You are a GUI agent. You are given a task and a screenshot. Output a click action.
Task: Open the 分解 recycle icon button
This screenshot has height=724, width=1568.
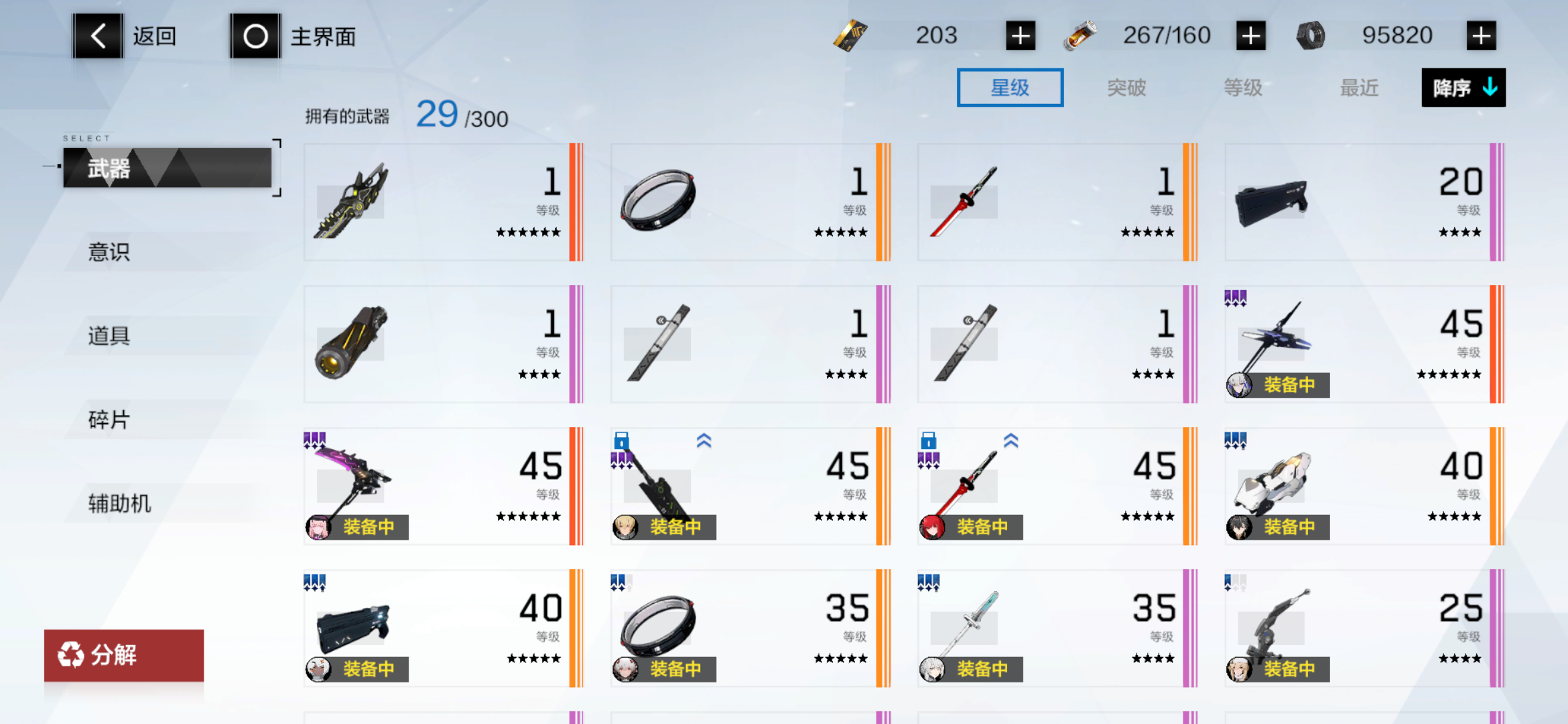[71, 655]
